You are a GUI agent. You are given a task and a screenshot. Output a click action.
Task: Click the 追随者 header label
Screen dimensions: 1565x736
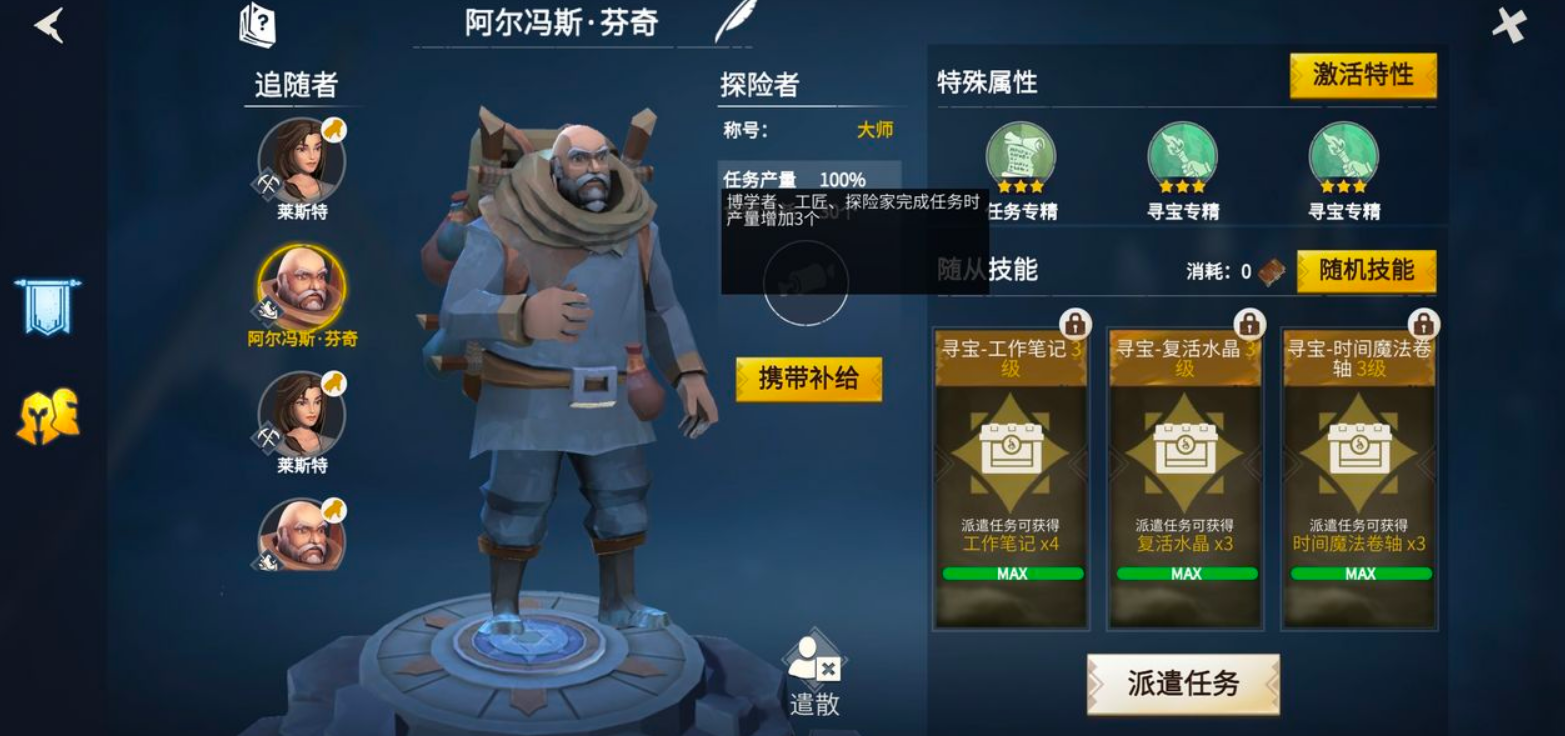pyautogui.click(x=293, y=85)
